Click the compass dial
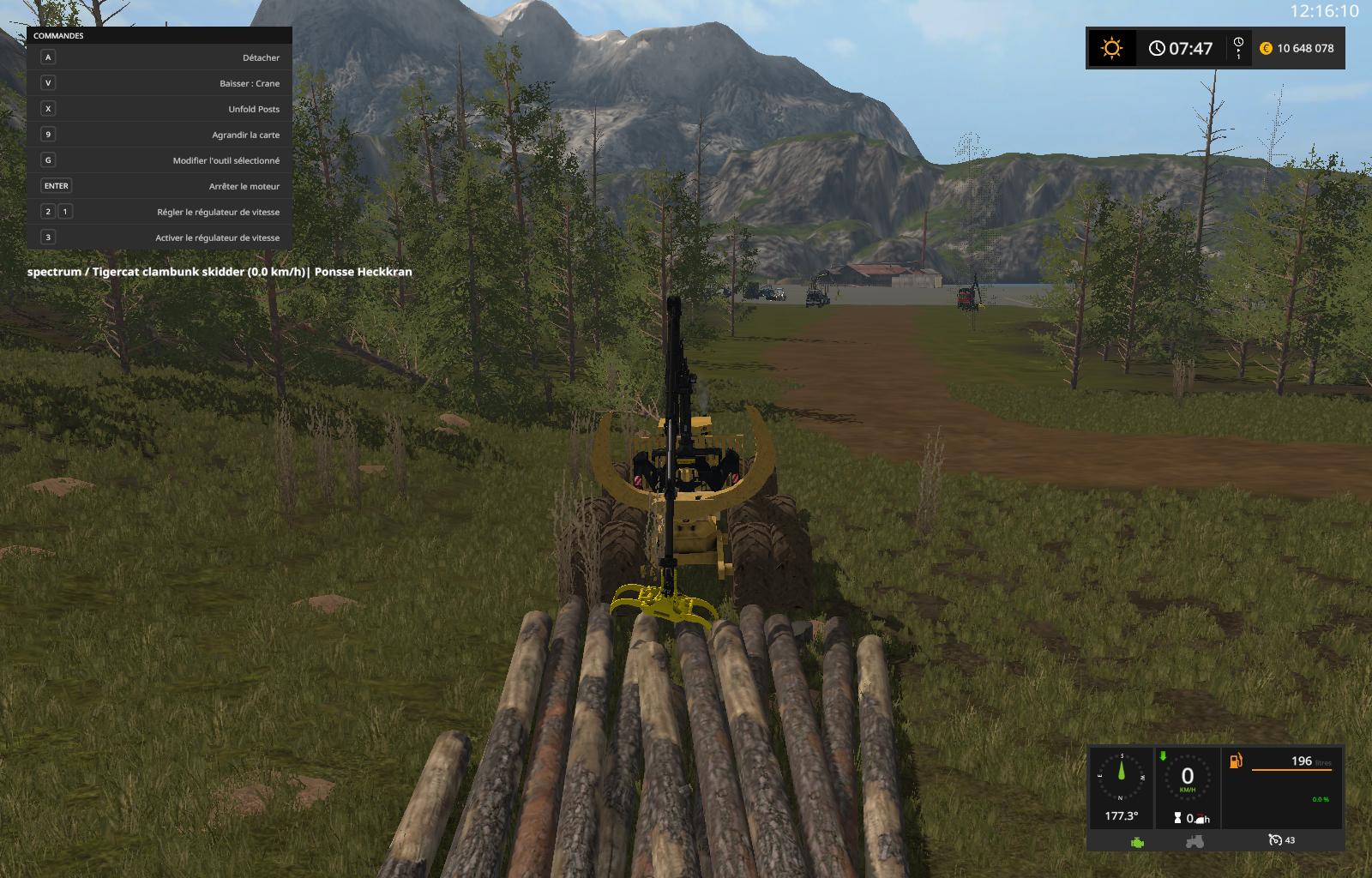Image resolution: width=1372 pixels, height=878 pixels. [x=1121, y=776]
